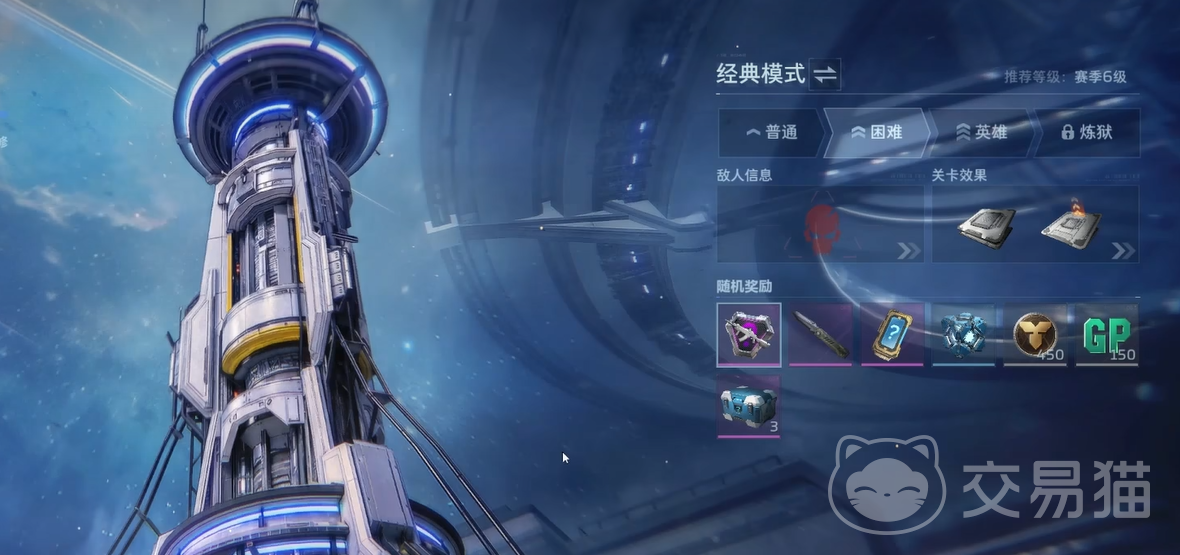Screen dimensions: 1180x555
Task: Switch to the 困难 difficulty tab
Action: click(x=876, y=132)
